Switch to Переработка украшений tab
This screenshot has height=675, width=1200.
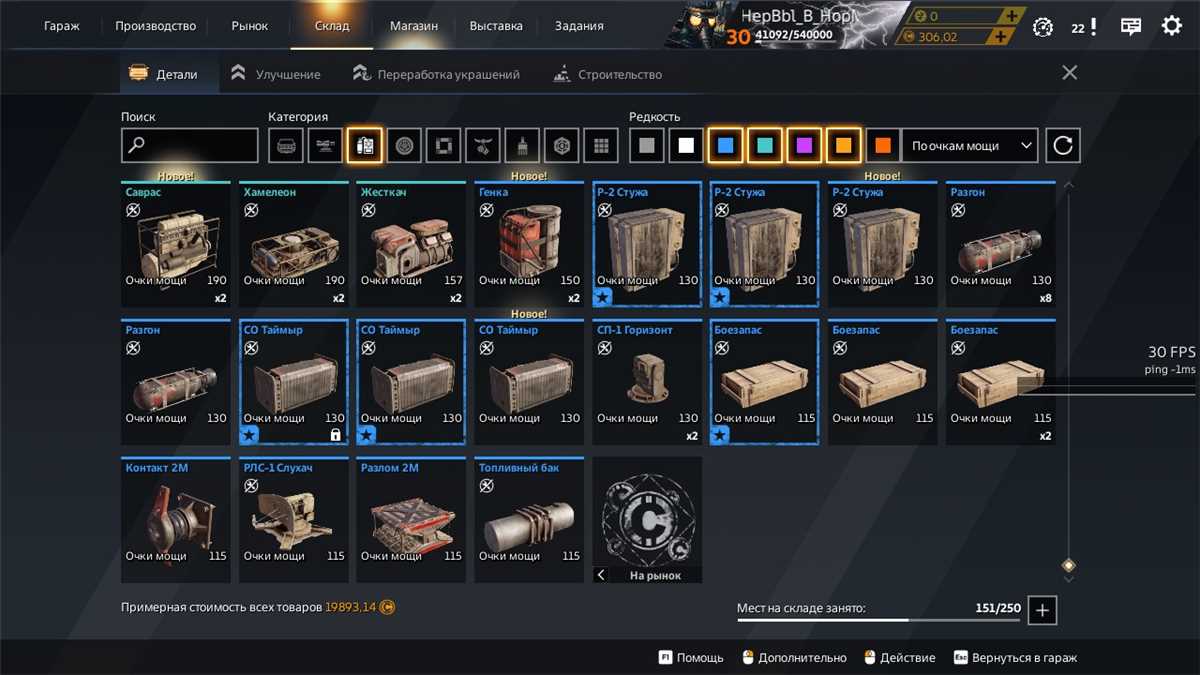[x=437, y=74]
